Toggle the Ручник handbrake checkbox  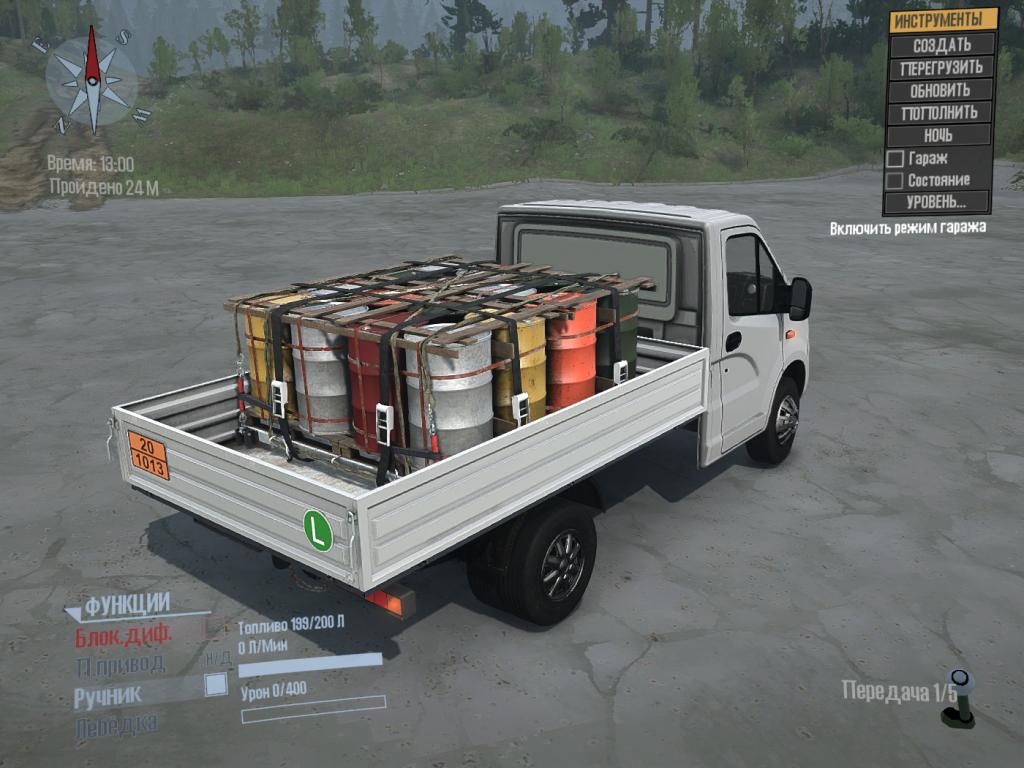tap(215, 685)
